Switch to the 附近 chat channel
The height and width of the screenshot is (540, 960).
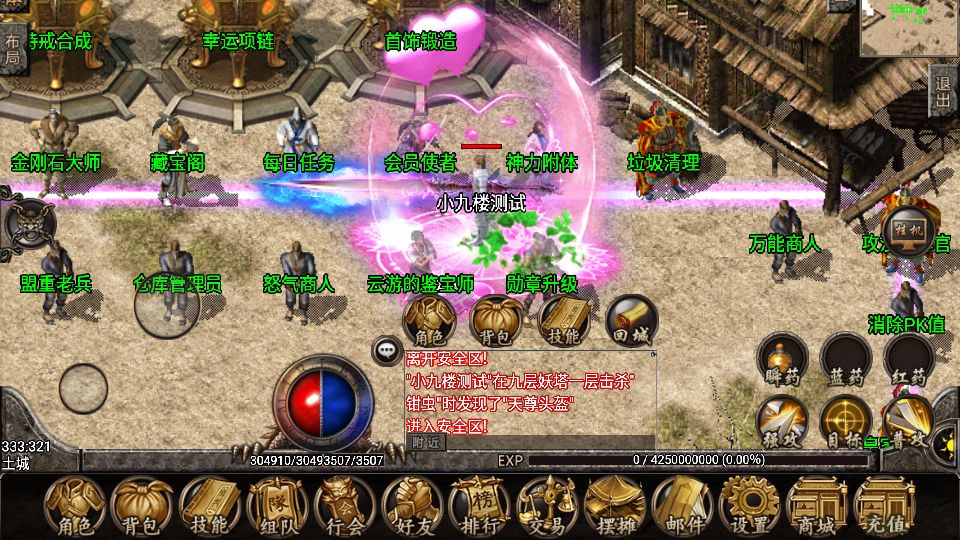[x=425, y=441]
